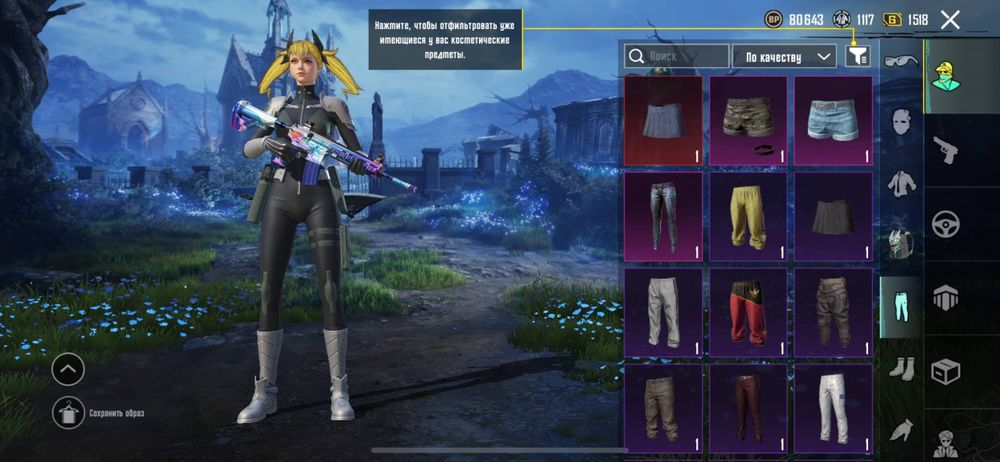Open the backpack category tab
This screenshot has height=462, width=1000.
(x=900, y=243)
